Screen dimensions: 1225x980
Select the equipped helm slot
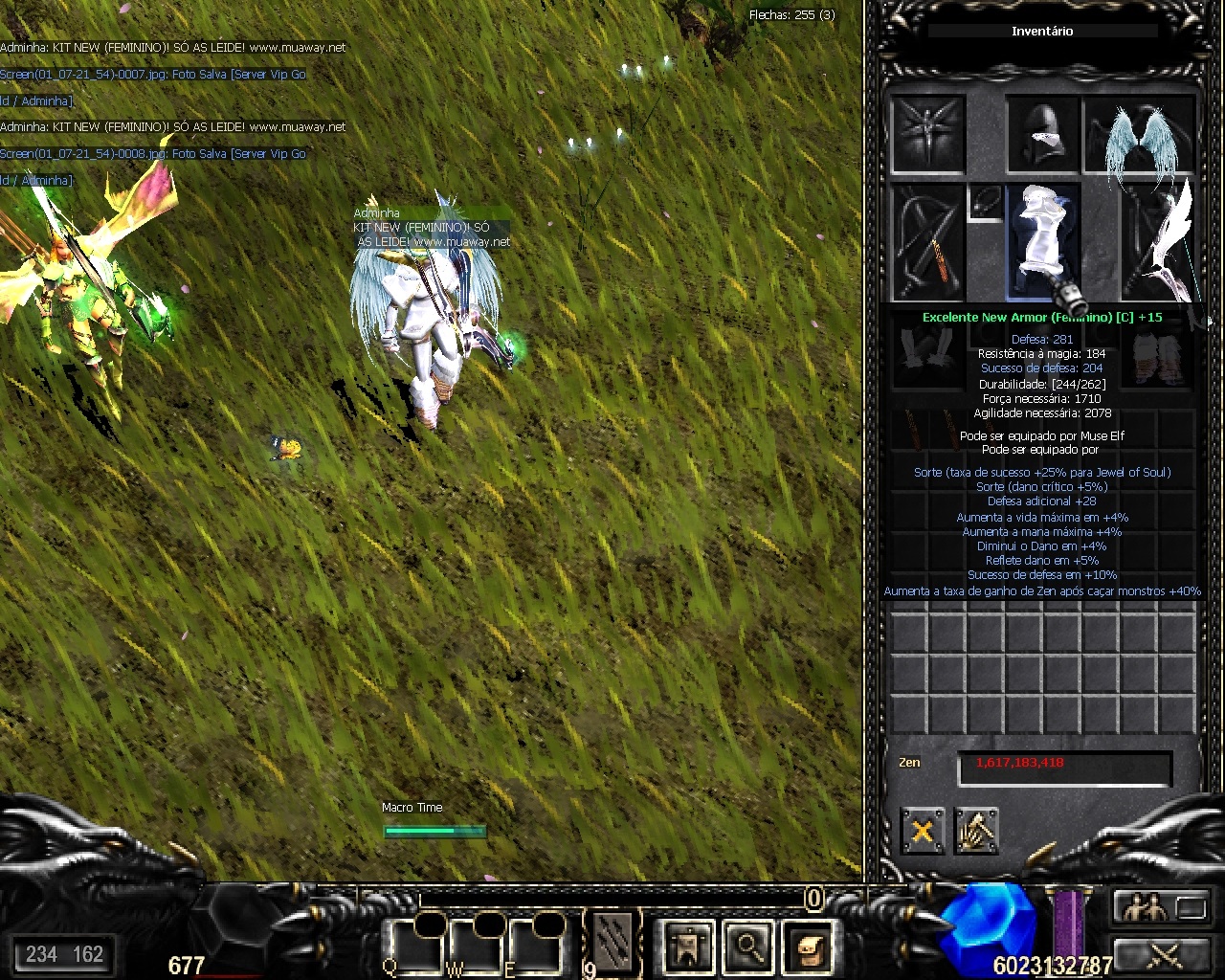pos(1043,135)
